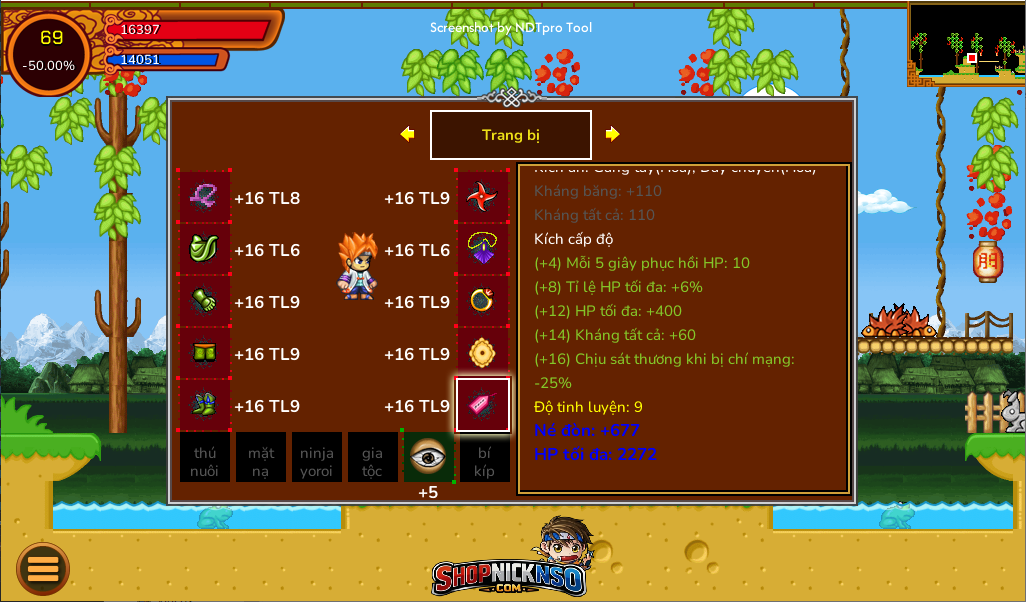1026x602 pixels.
Task: Open the bí kíp slot
Action: click(x=484, y=457)
